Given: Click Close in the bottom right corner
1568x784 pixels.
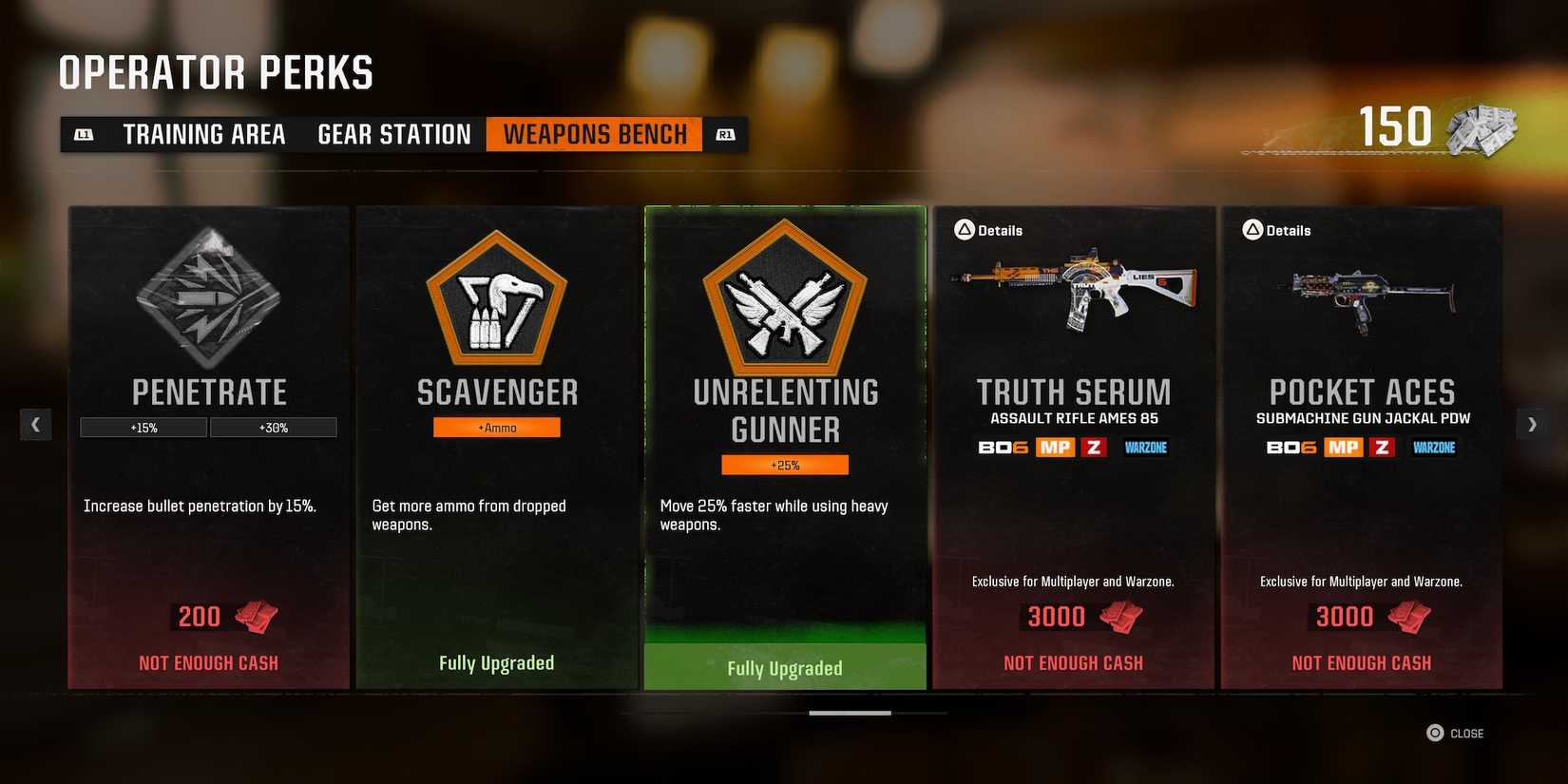Looking at the screenshot, I should [x=1456, y=733].
